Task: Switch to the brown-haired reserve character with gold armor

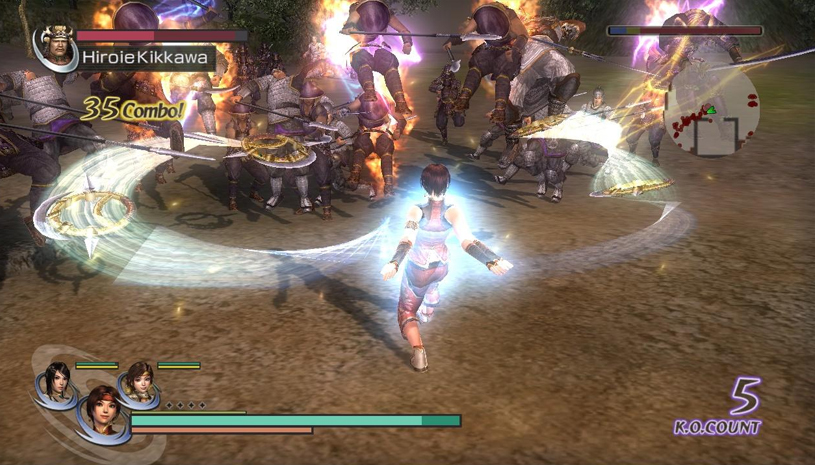Action: (x=138, y=380)
